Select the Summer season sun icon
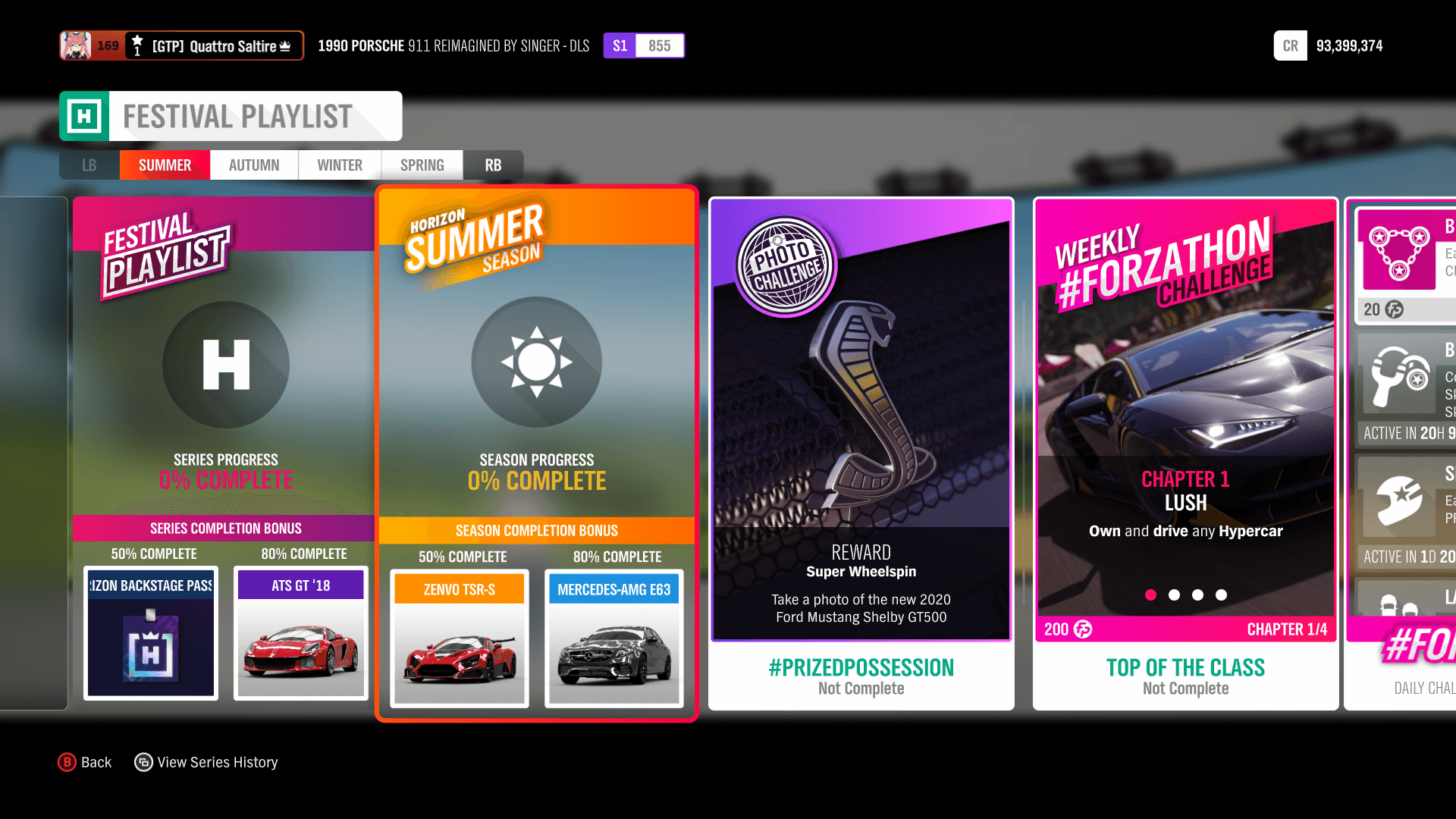This screenshot has width=1456, height=819. 536,362
